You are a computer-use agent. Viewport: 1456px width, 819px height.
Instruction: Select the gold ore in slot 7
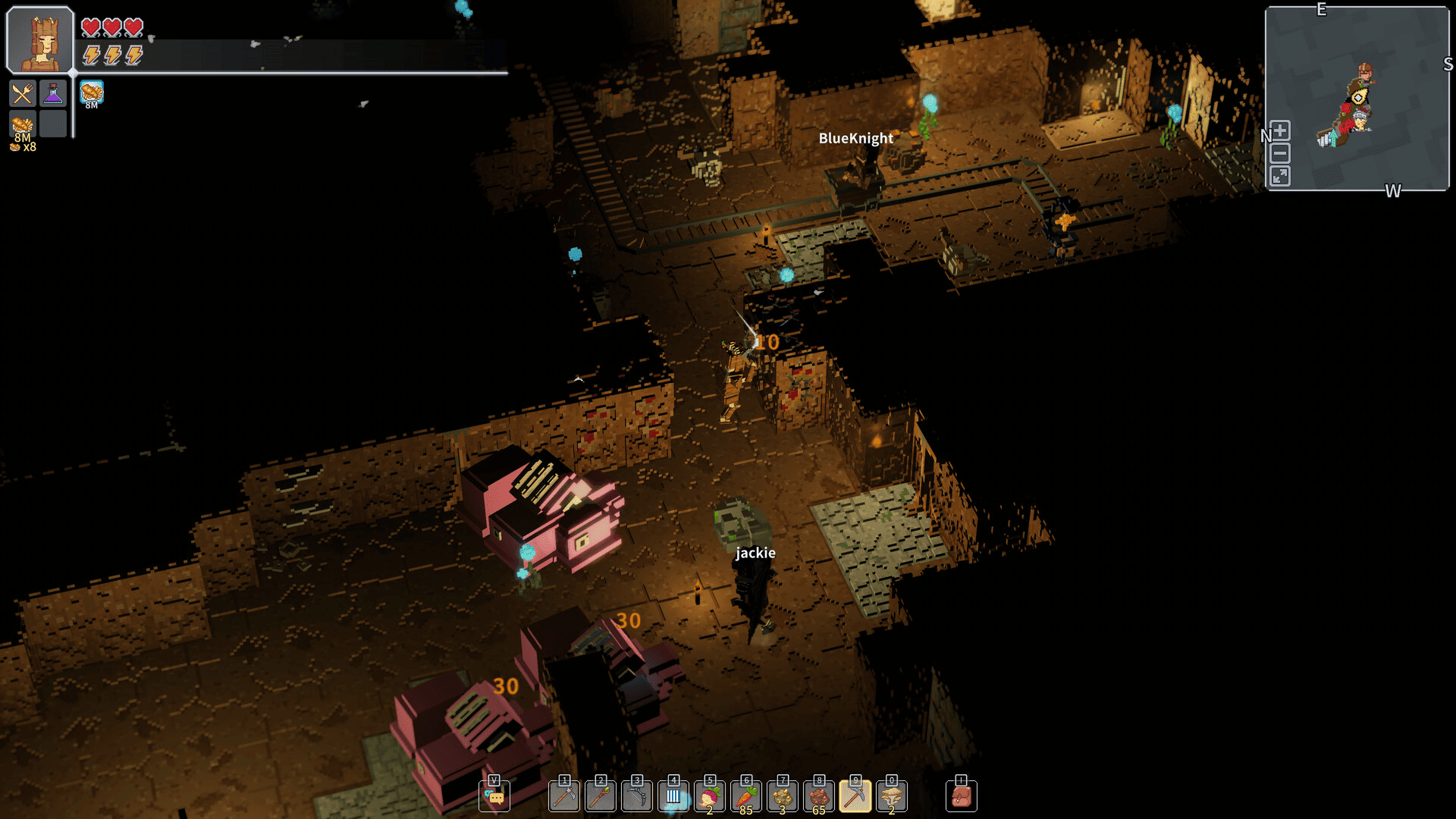tap(782, 795)
